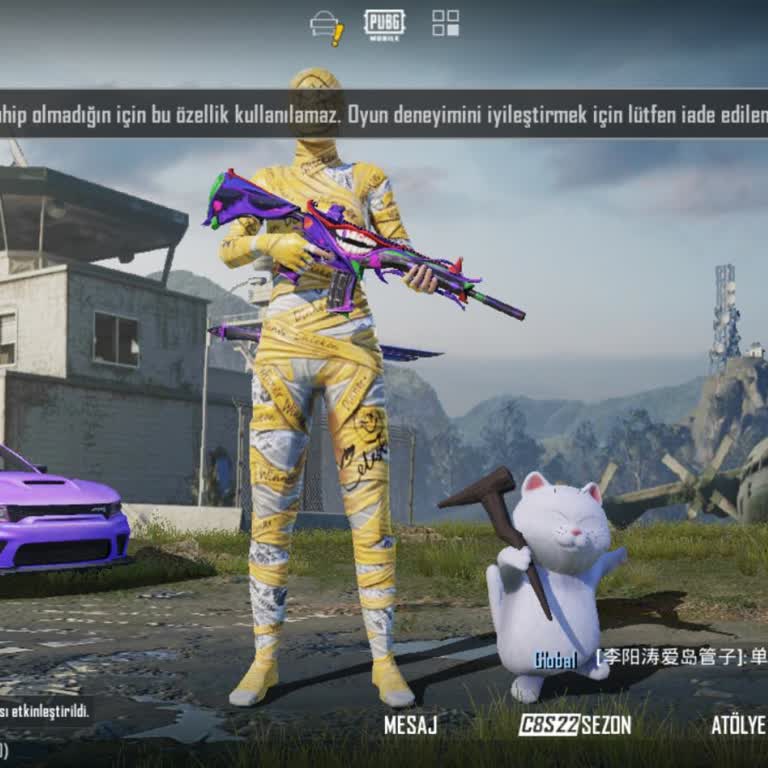The image size is (768, 768).
Task: Open the helmet icon with exclamation mark
Action: pyautogui.click(x=327, y=26)
